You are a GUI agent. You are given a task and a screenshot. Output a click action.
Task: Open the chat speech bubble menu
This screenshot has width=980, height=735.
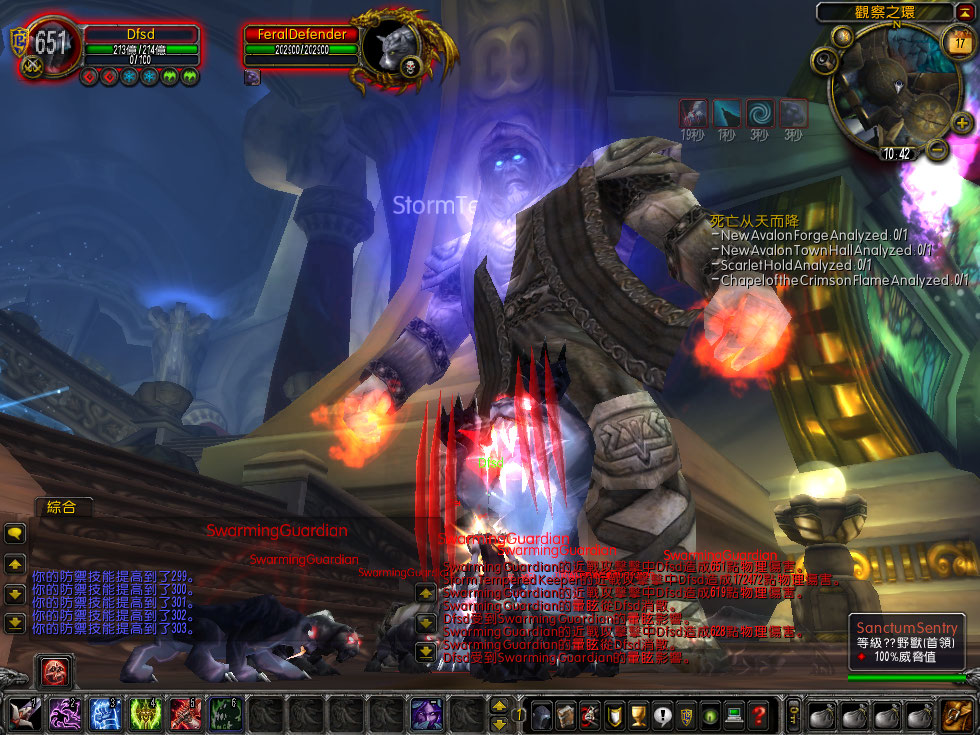15,534
